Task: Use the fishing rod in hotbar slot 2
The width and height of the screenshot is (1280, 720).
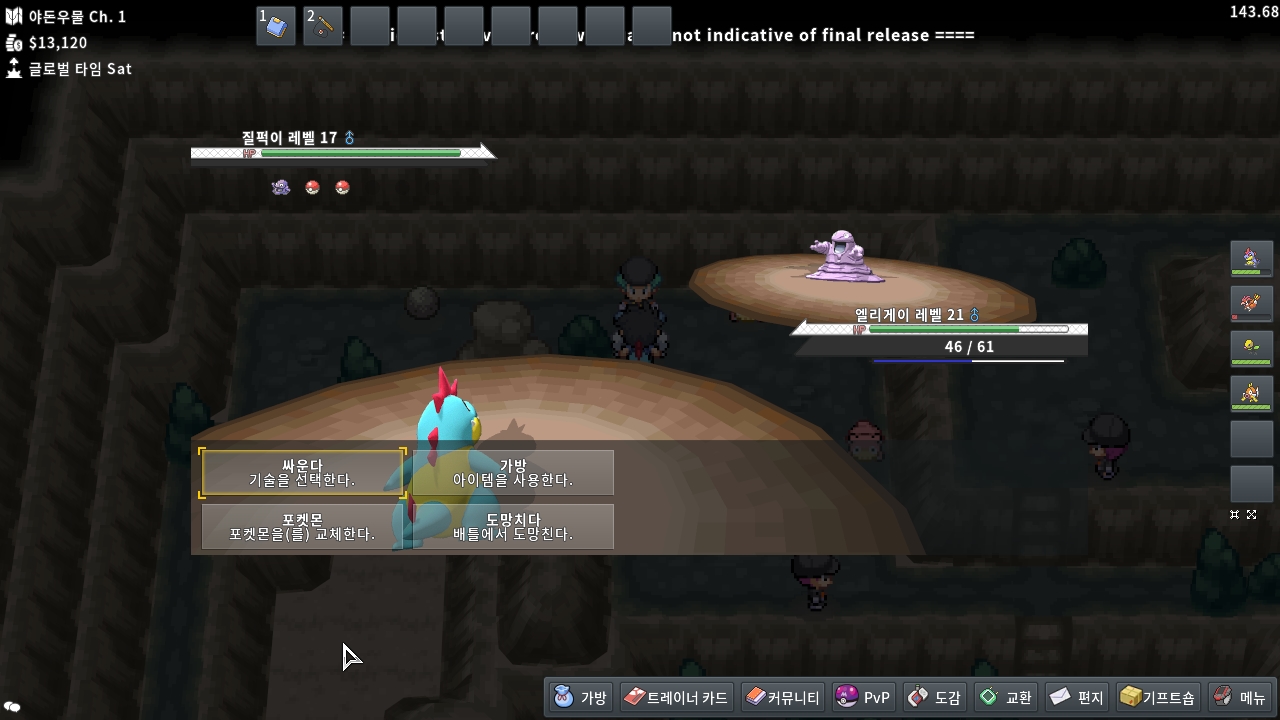Action: [x=323, y=26]
